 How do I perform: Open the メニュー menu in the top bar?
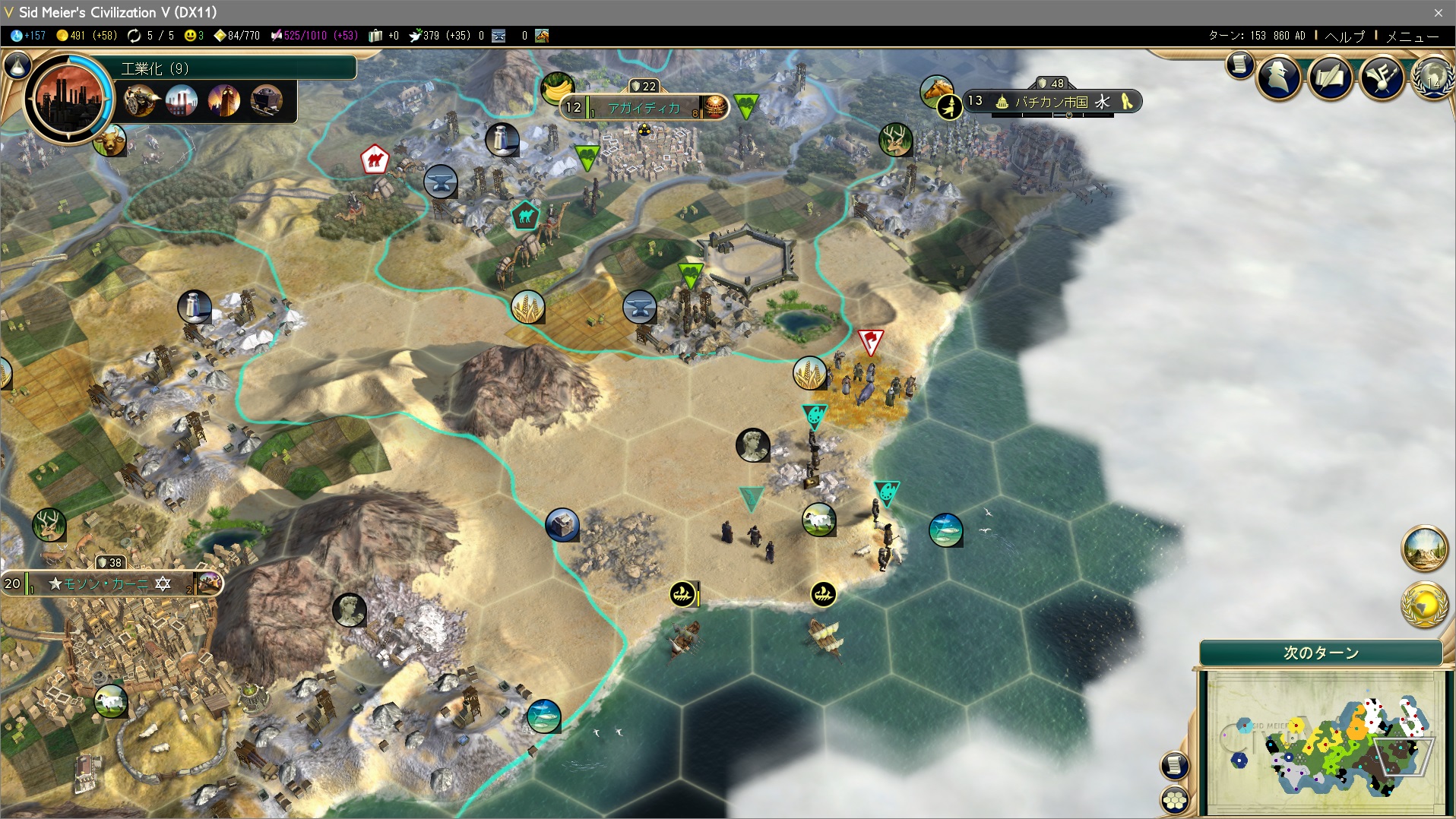point(1412,36)
